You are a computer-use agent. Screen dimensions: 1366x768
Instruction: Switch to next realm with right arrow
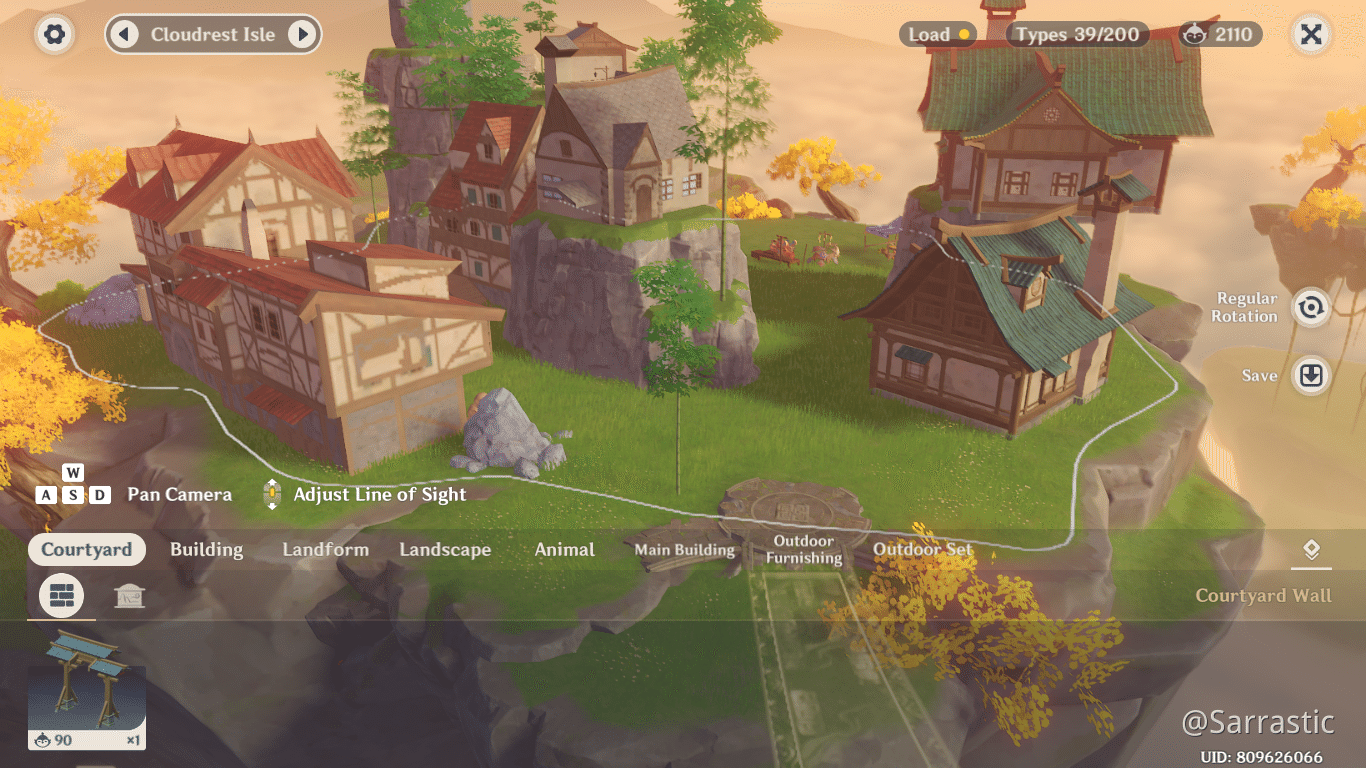pos(302,35)
